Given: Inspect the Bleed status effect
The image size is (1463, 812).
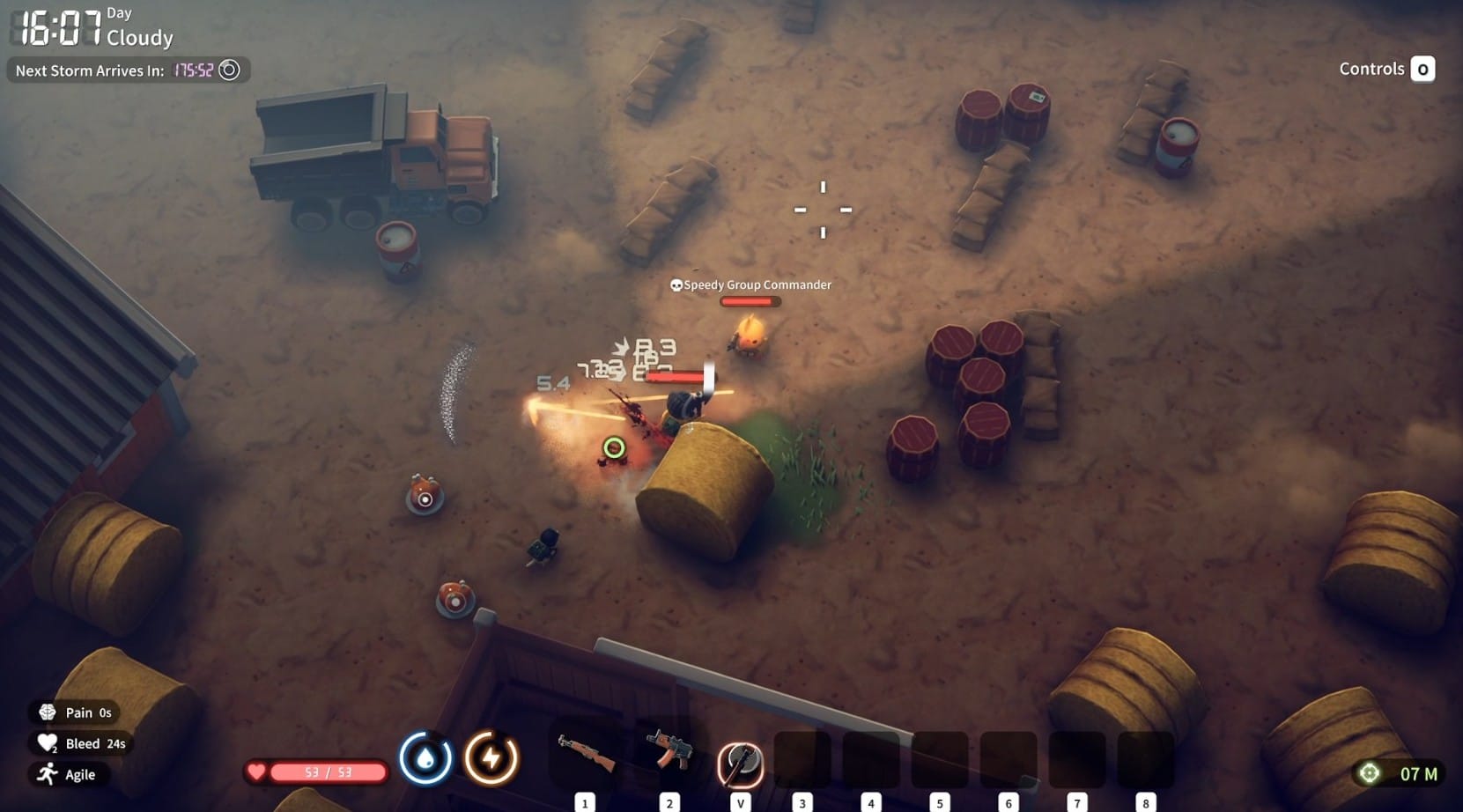Looking at the screenshot, I should point(81,743).
